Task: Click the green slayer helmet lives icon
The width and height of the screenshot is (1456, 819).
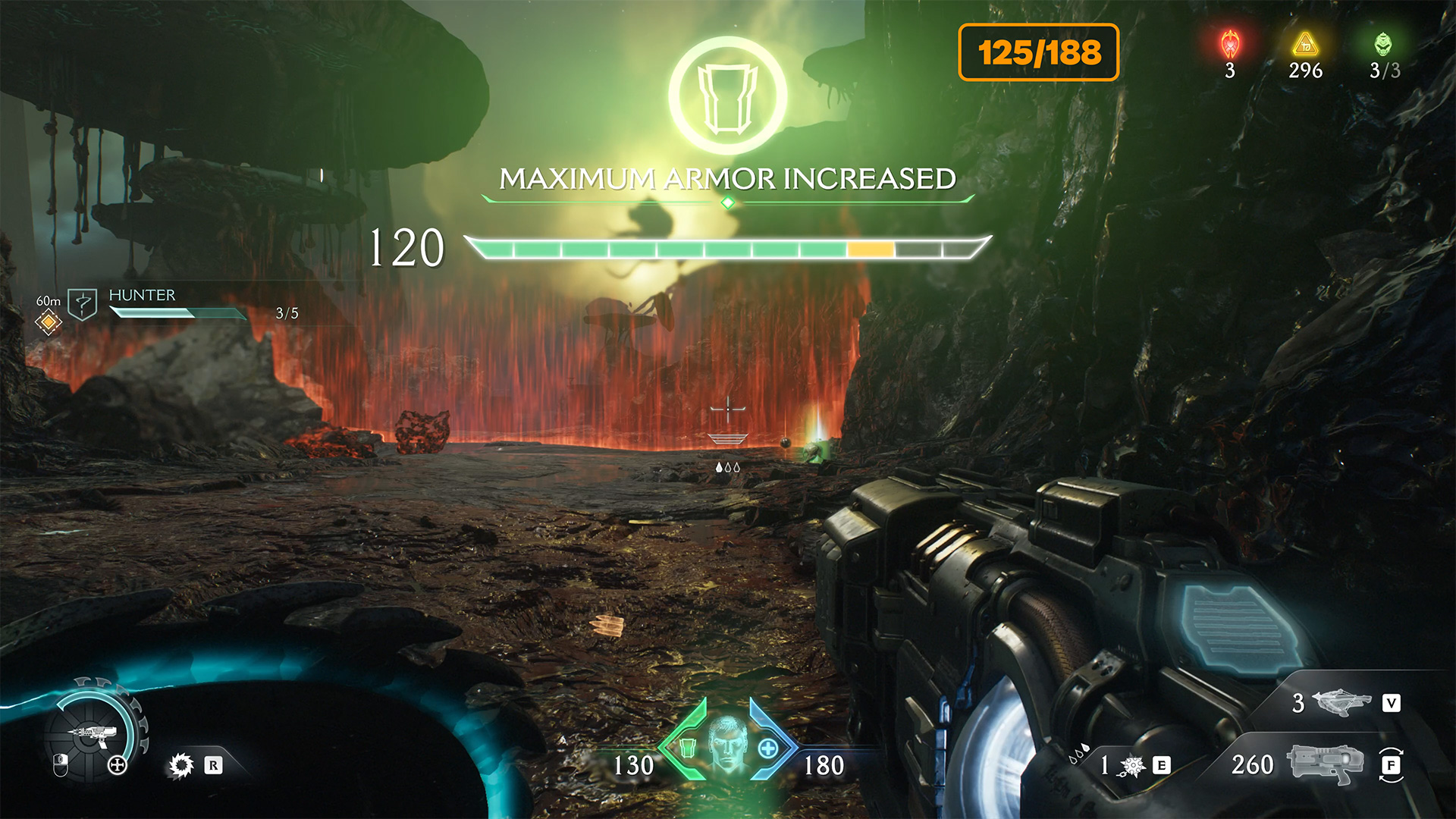Action: tap(1383, 45)
